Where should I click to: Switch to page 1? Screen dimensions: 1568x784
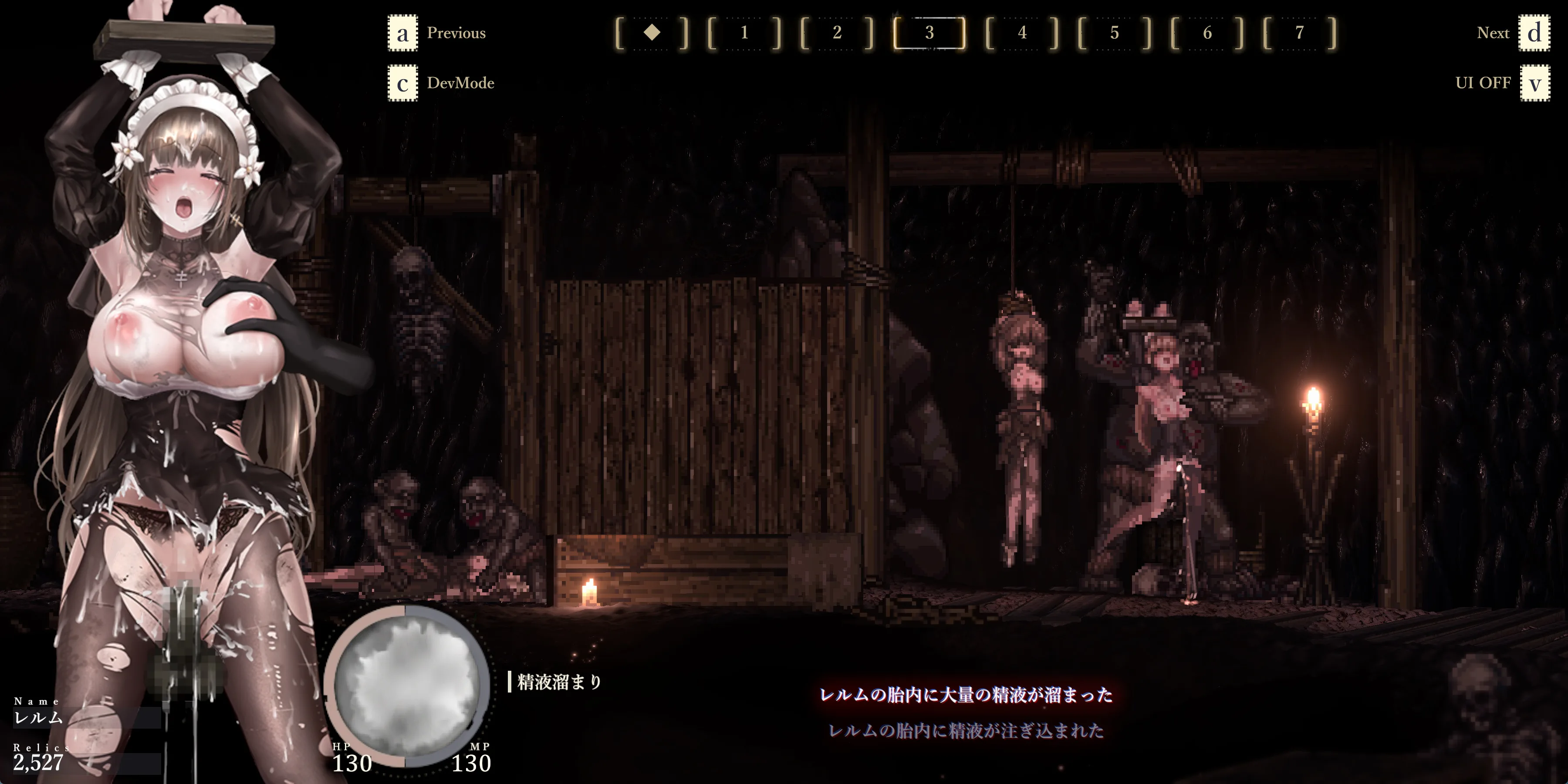coord(744,33)
